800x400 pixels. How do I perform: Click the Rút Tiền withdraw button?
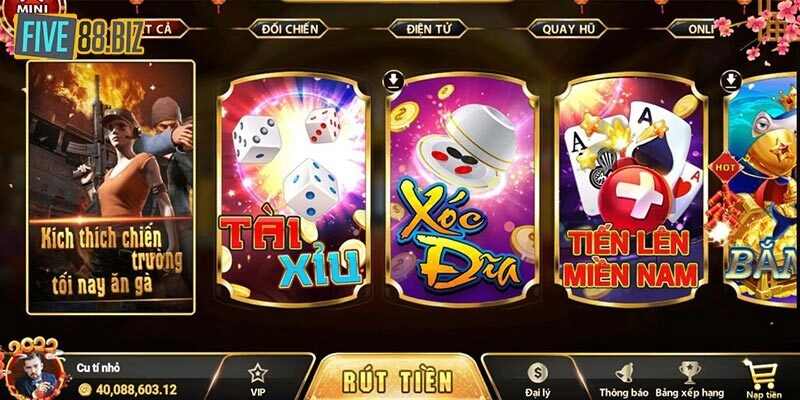point(397,381)
